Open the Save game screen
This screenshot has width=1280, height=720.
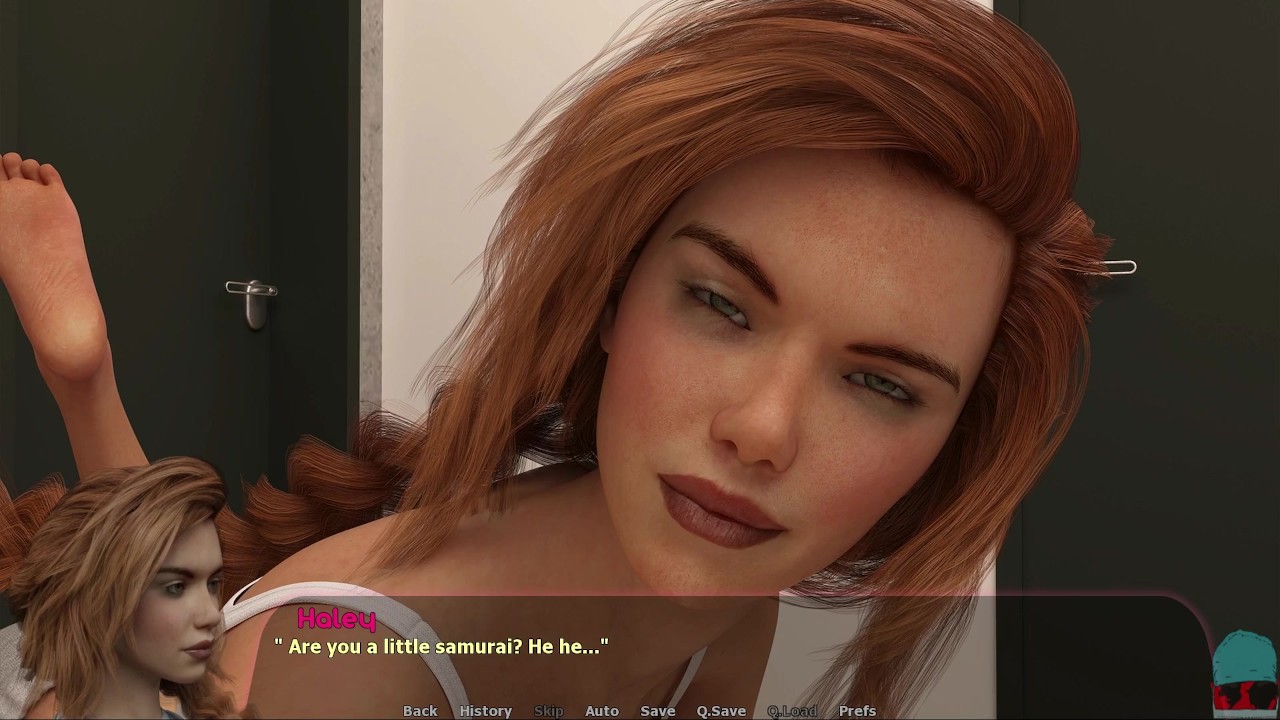point(657,711)
